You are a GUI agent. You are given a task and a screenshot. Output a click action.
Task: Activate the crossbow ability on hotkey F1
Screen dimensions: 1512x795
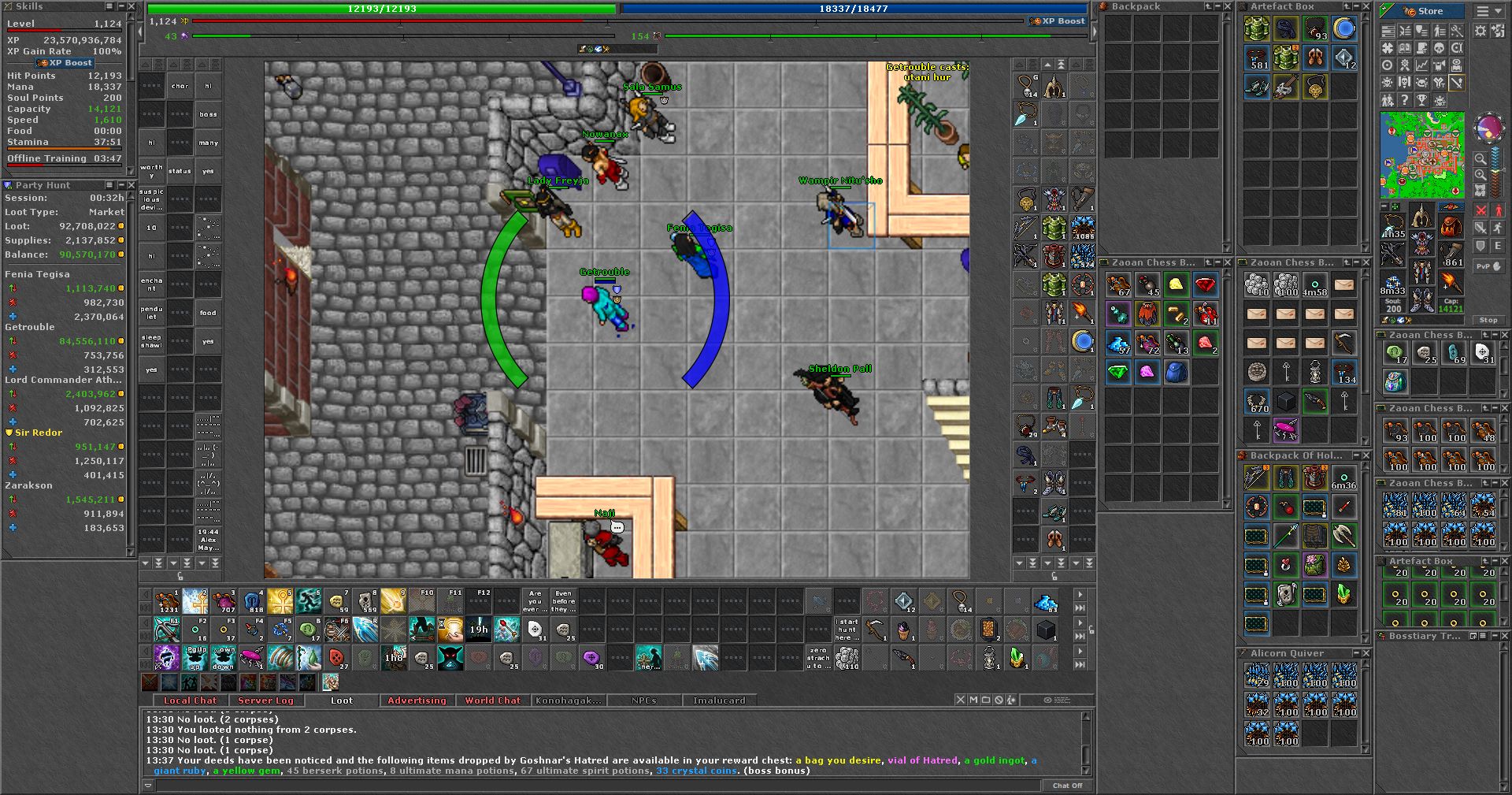coord(167,630)
